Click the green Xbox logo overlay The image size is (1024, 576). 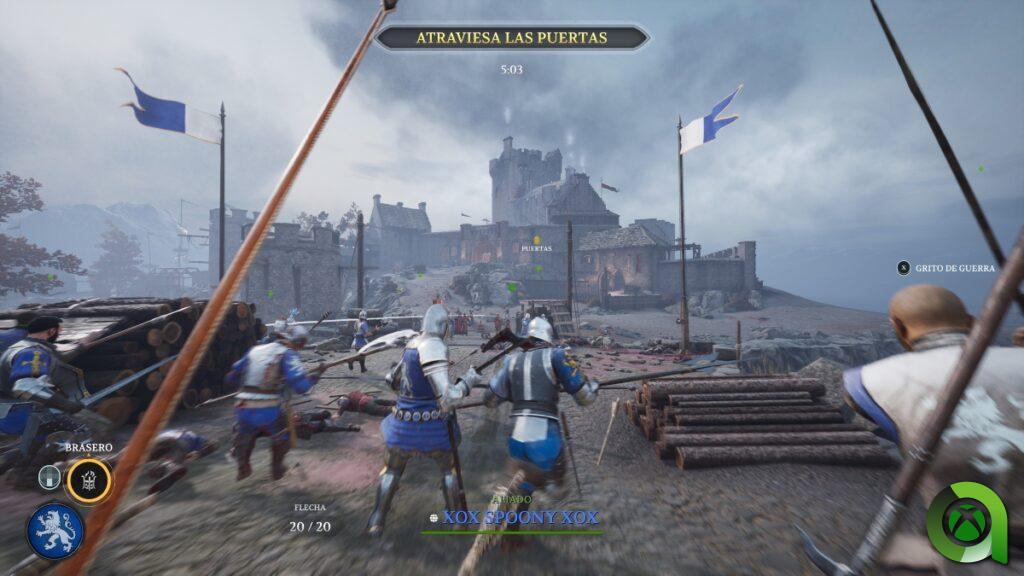(x=966, y=522)
